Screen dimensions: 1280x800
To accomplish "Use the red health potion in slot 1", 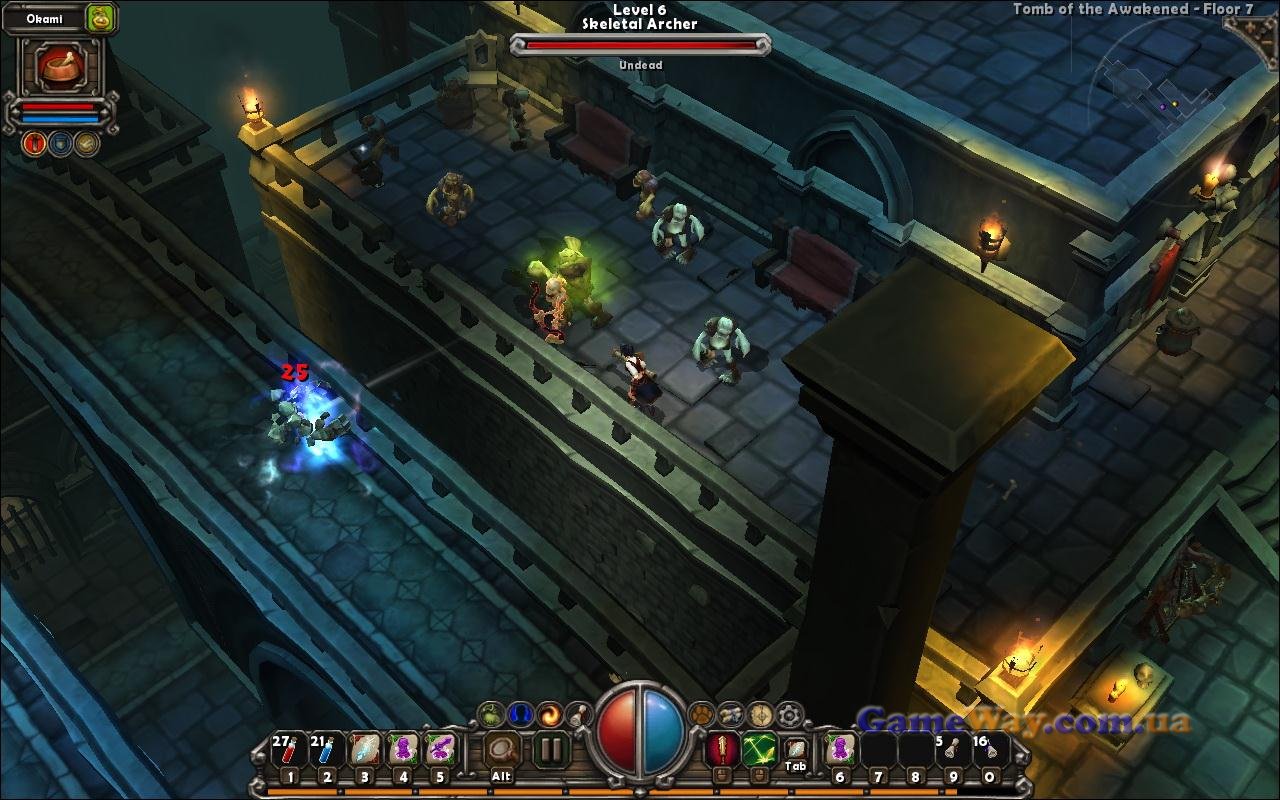I will pyautogui.click(x=288, y=750).
